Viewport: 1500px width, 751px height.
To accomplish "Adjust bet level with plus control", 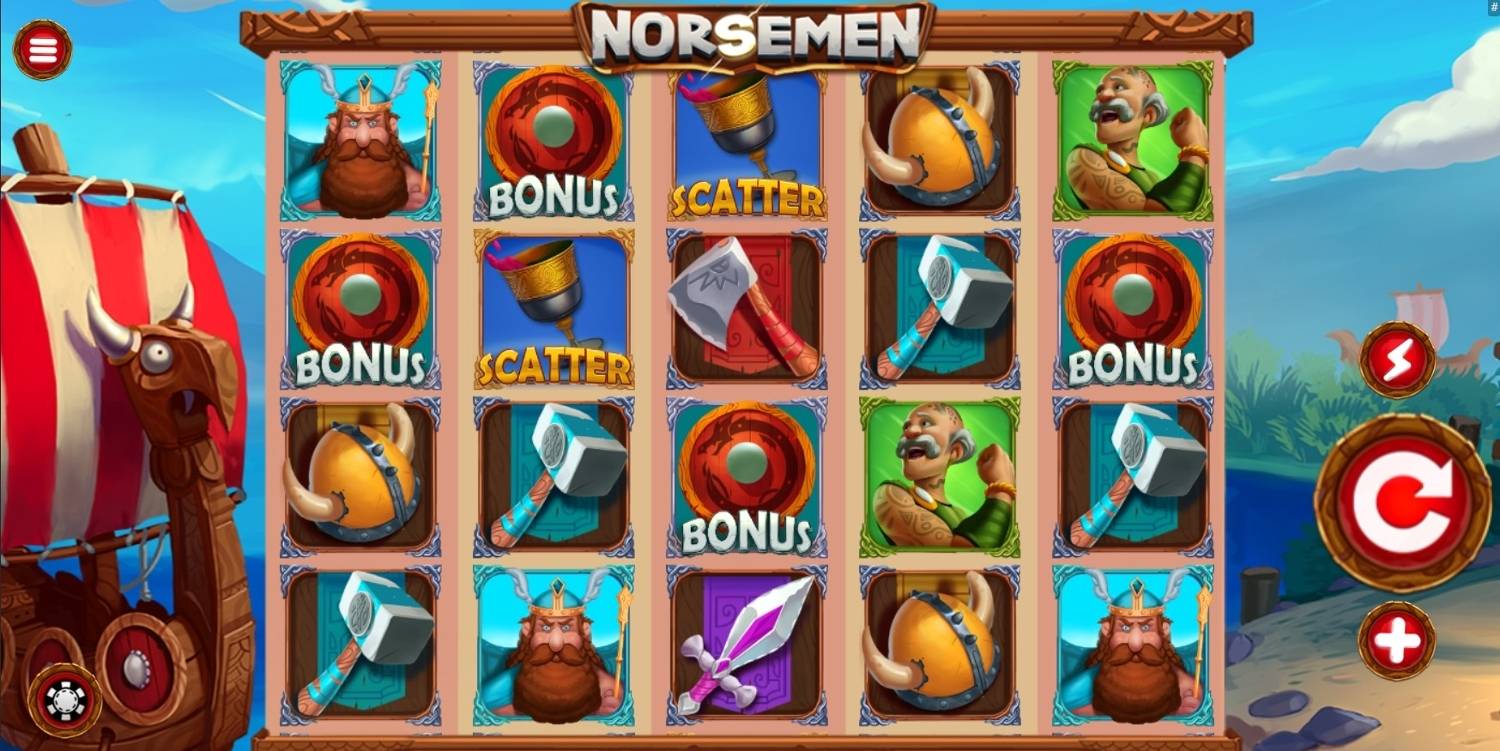I will tap(1397, 640).
